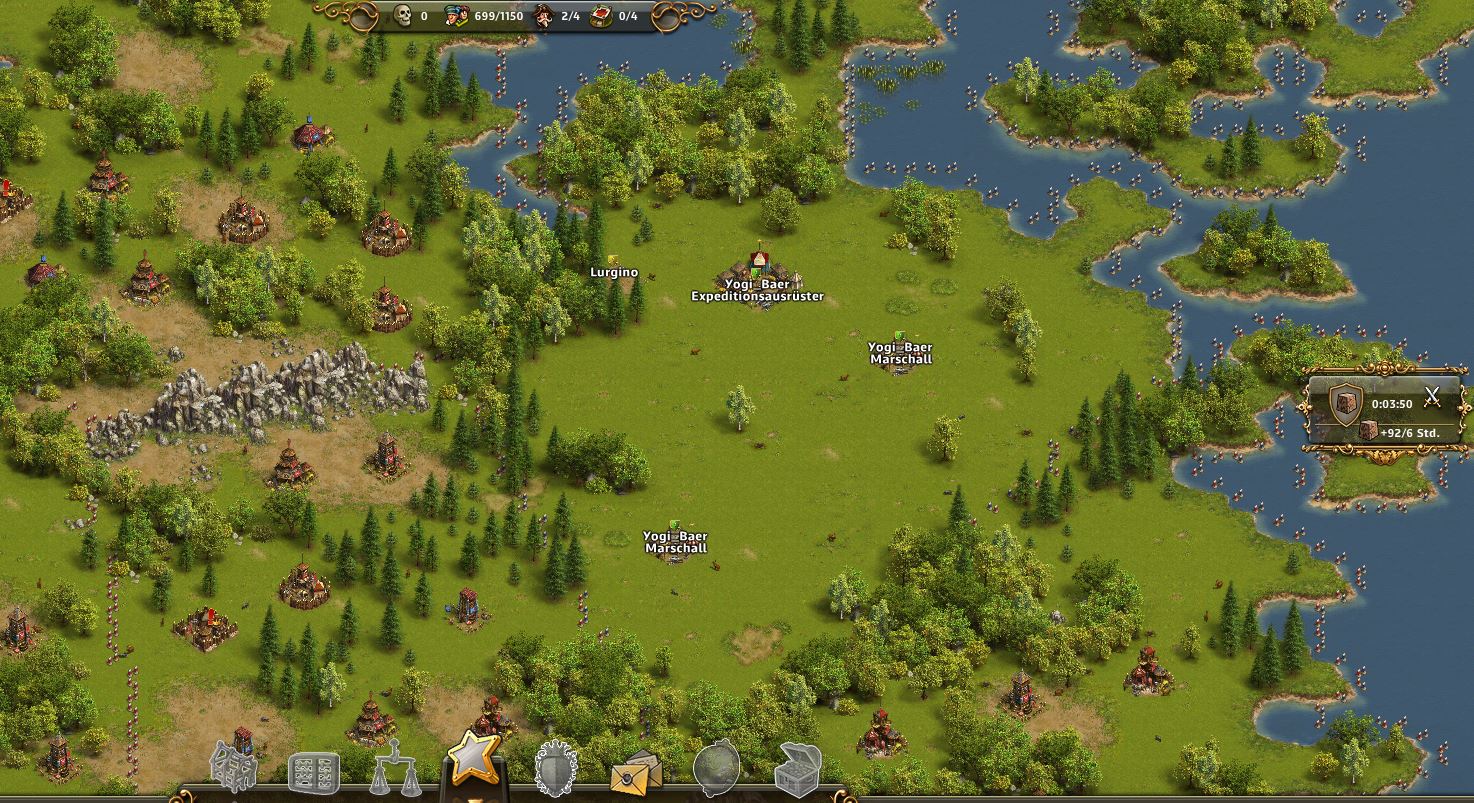Screen dimensions: 1474x803
Task: Open the economy overview tablet icon
Action: click(x=313, y=772)
